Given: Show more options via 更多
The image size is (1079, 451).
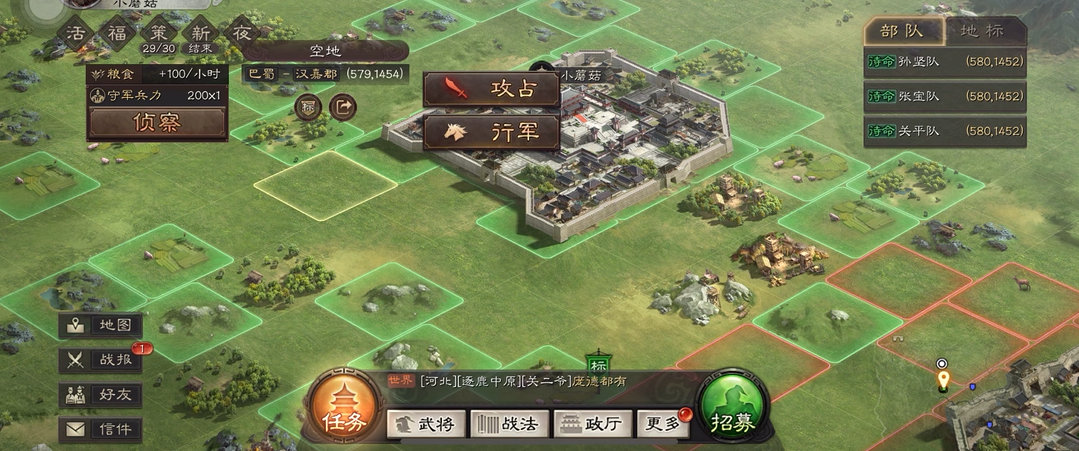Looking at the screenshot, I should [664, 424].
